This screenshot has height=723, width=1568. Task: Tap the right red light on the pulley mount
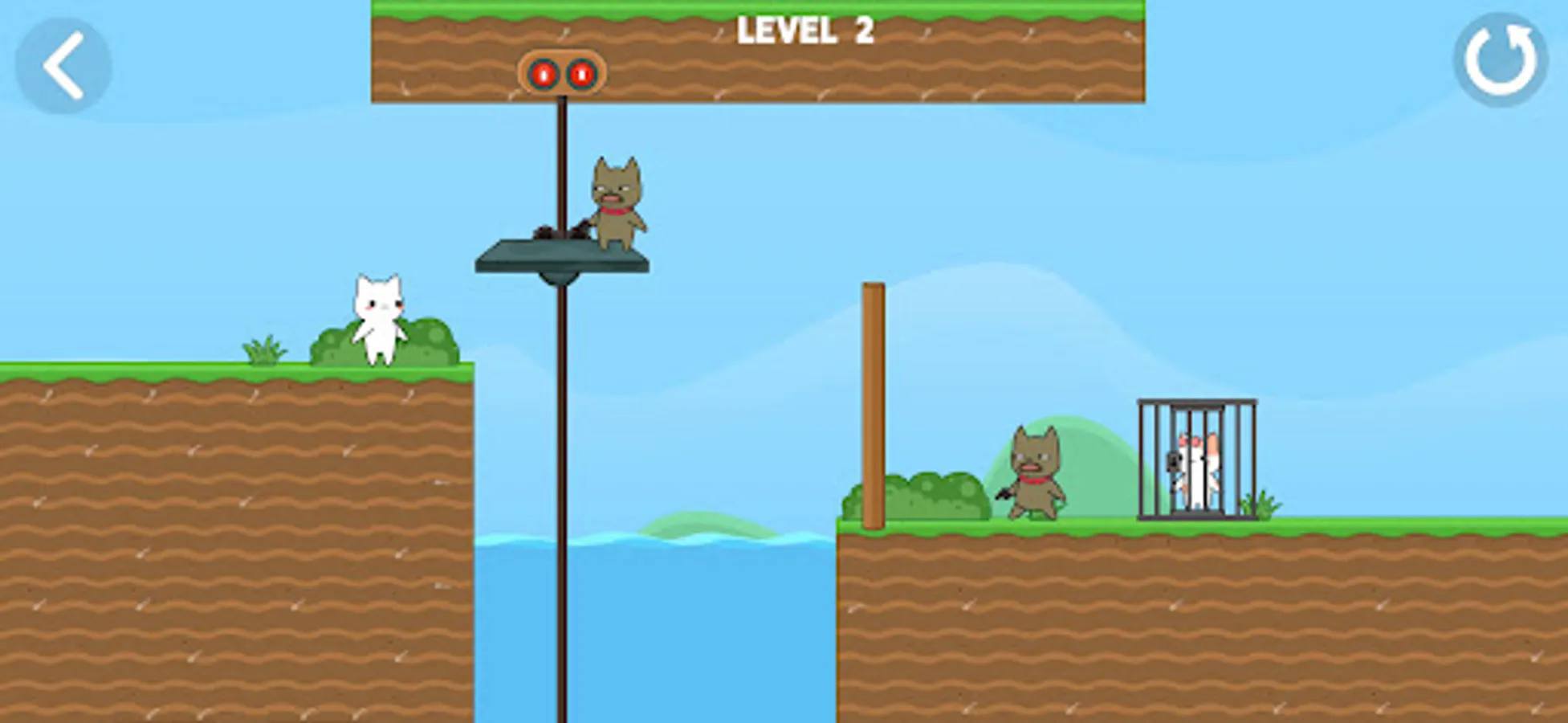tap(581, 73)
